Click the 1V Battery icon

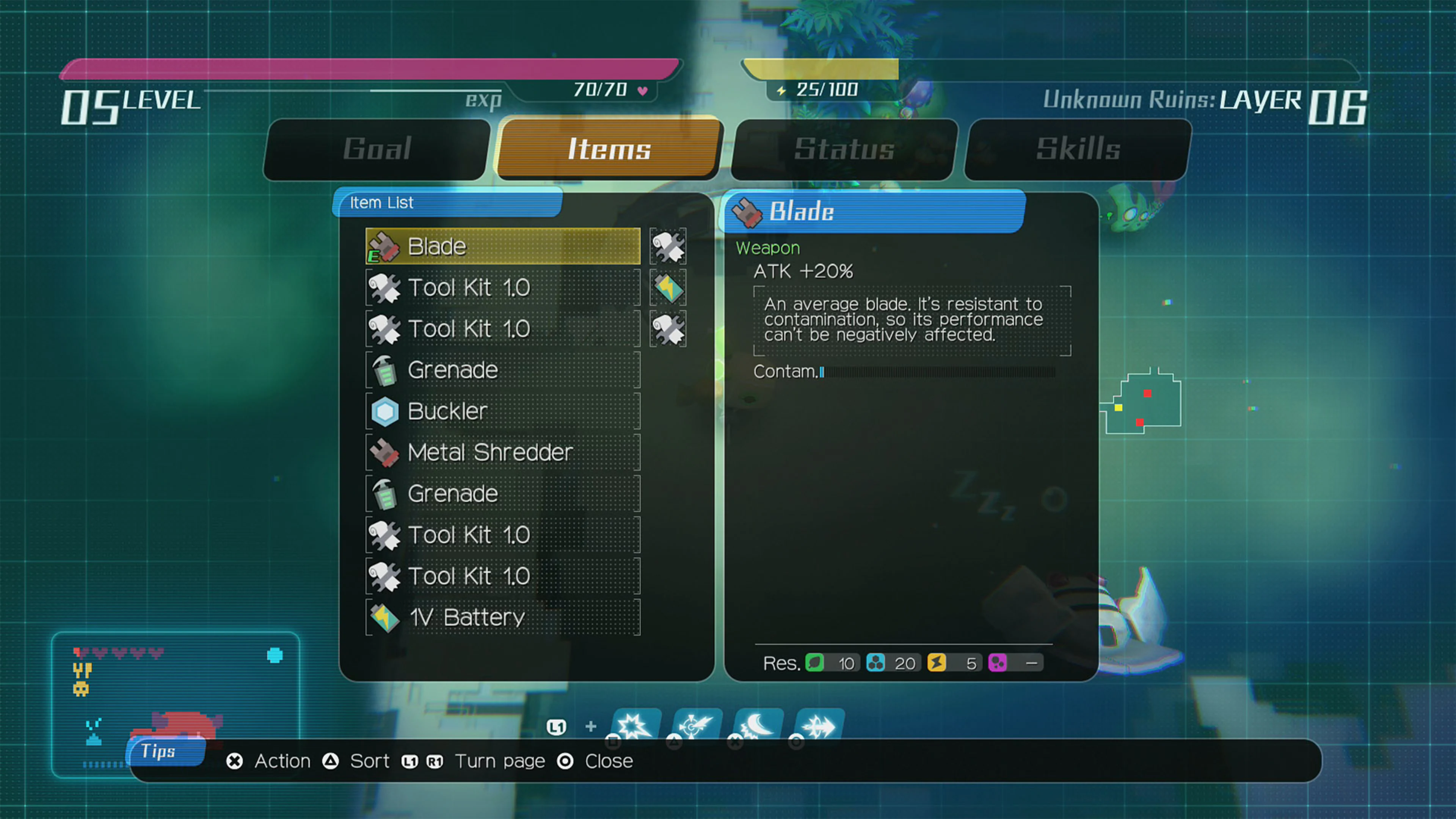click(x=384, y=617)
